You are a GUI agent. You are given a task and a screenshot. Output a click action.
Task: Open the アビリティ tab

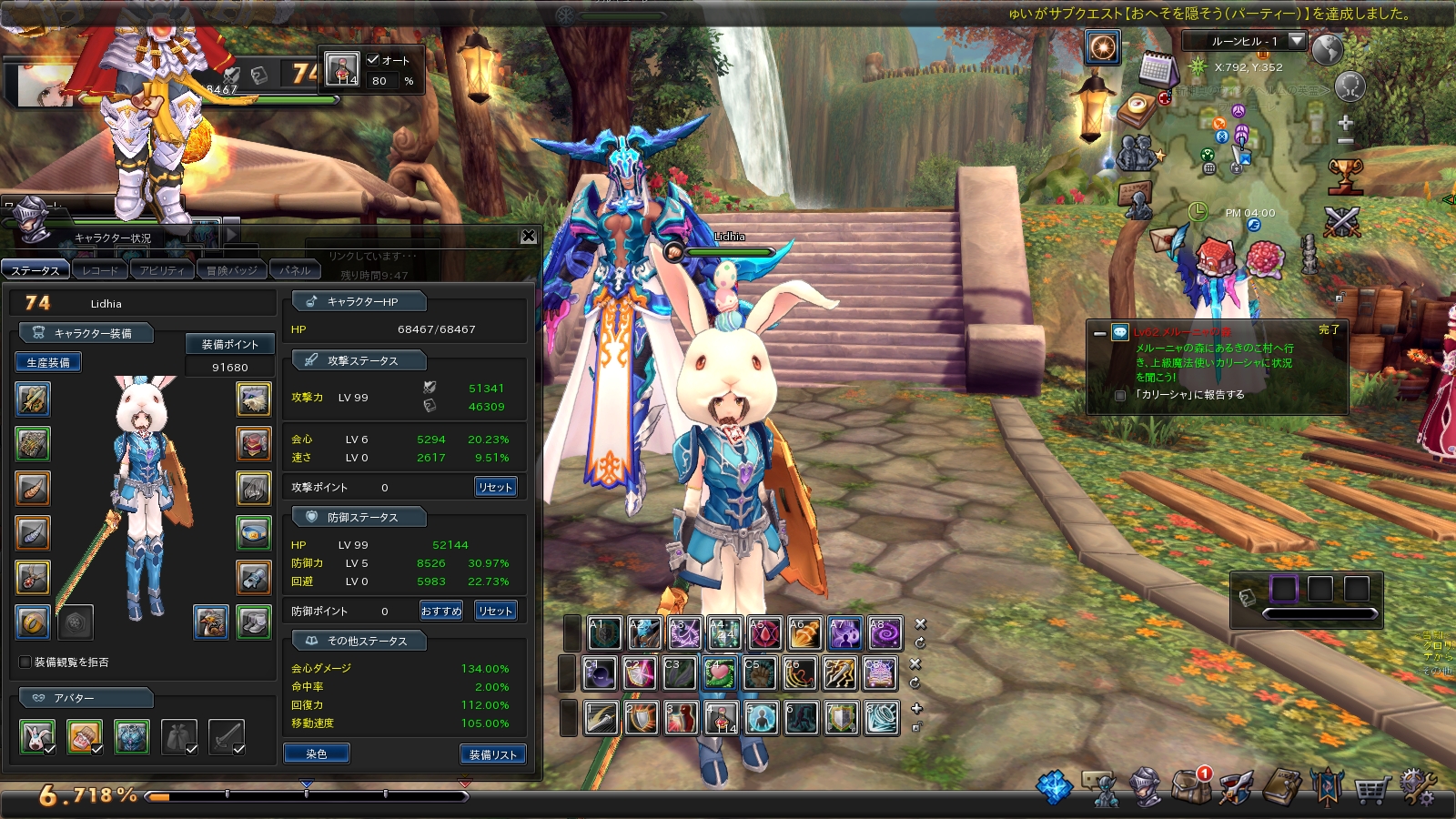(x=162, y=270)
